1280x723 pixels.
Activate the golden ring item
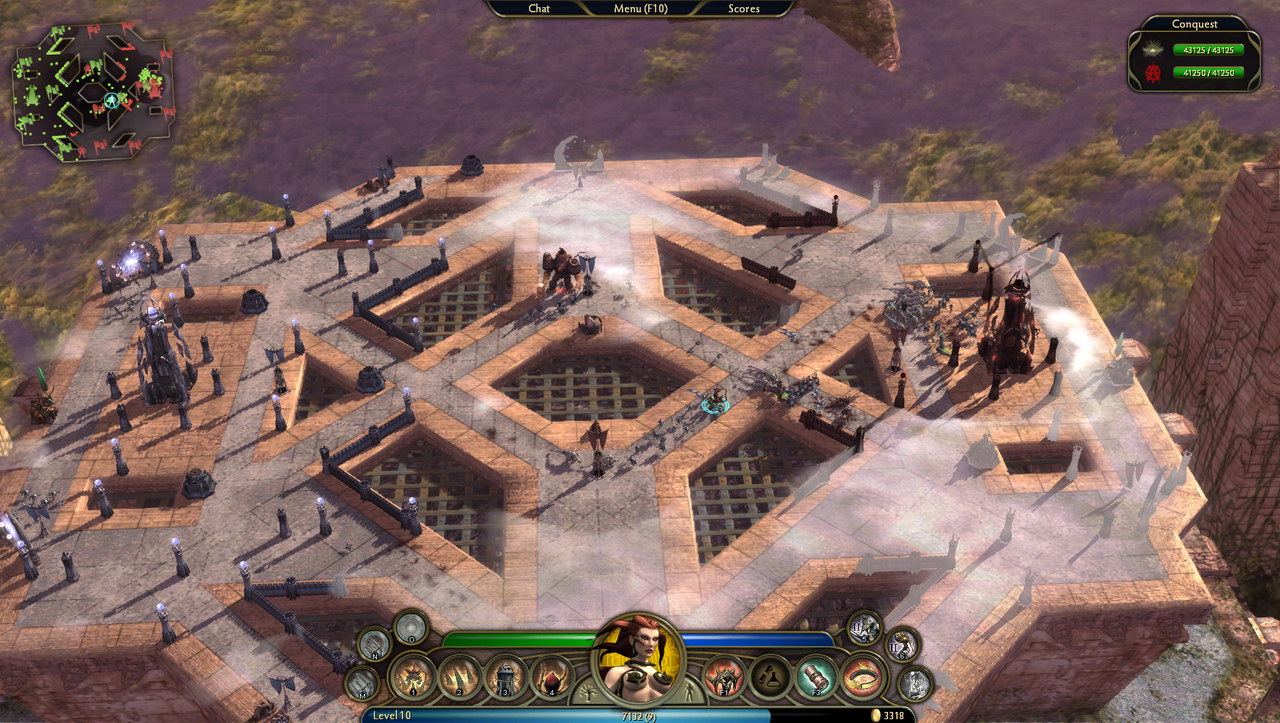point(862,676)
